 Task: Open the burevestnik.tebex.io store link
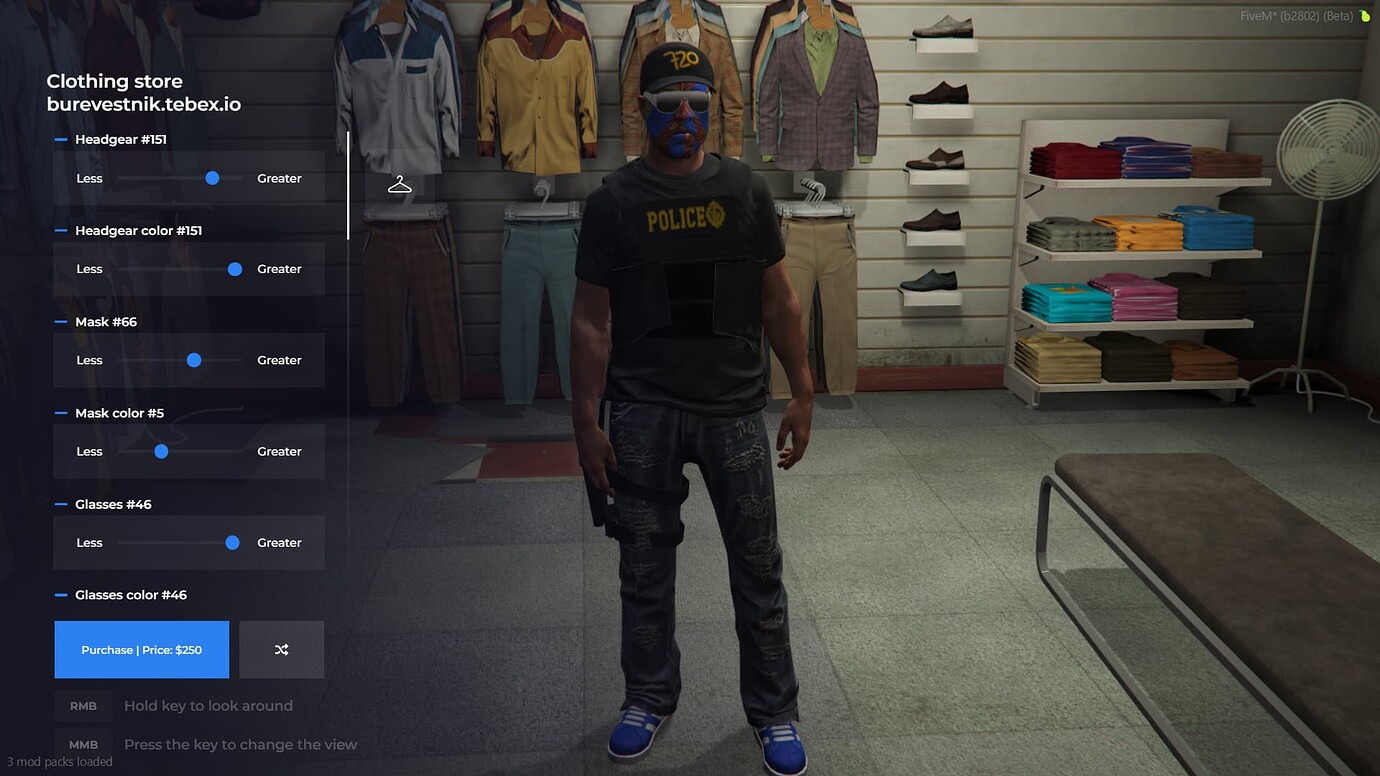143,102
